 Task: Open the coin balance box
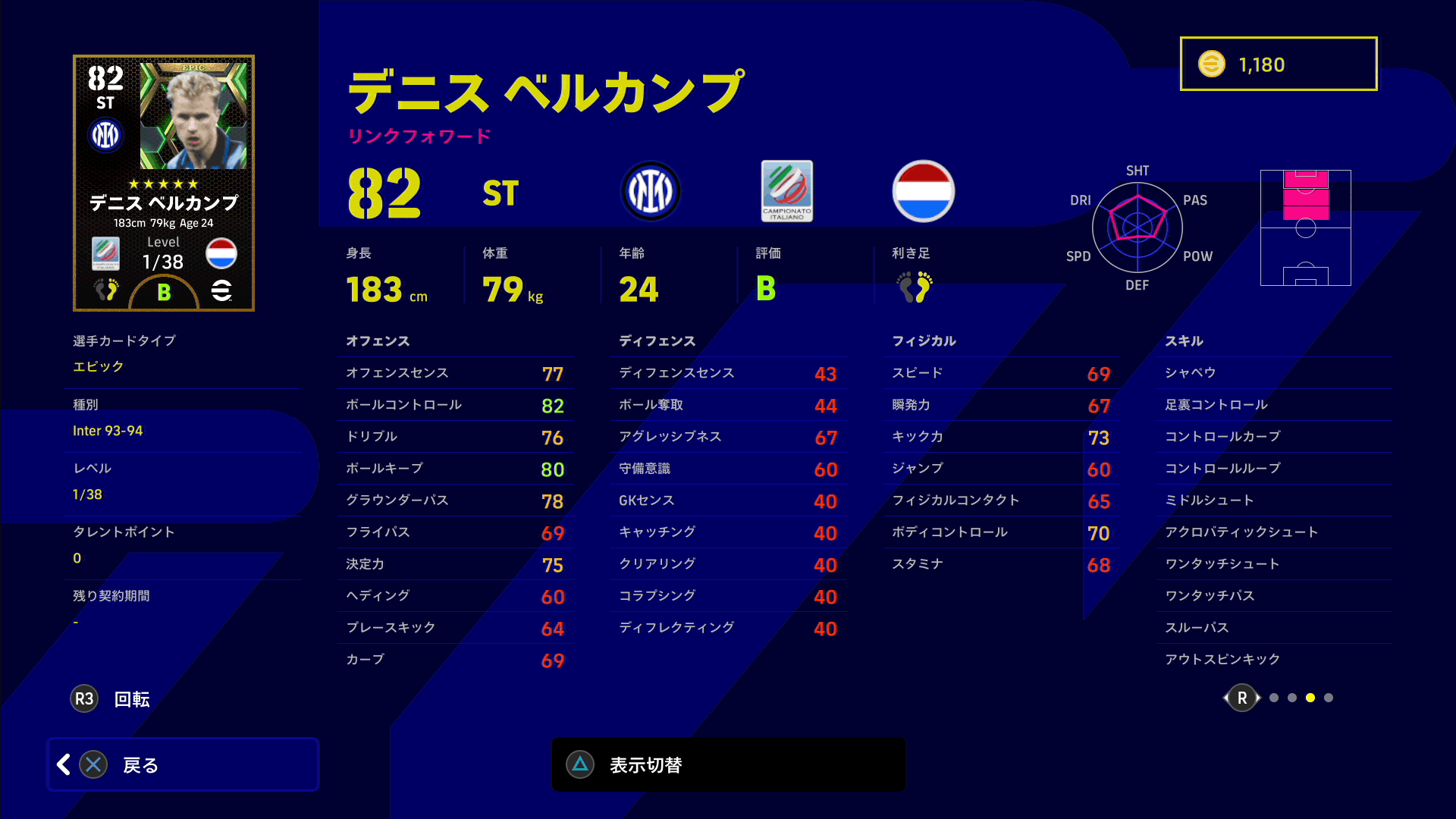point(1279,64)
